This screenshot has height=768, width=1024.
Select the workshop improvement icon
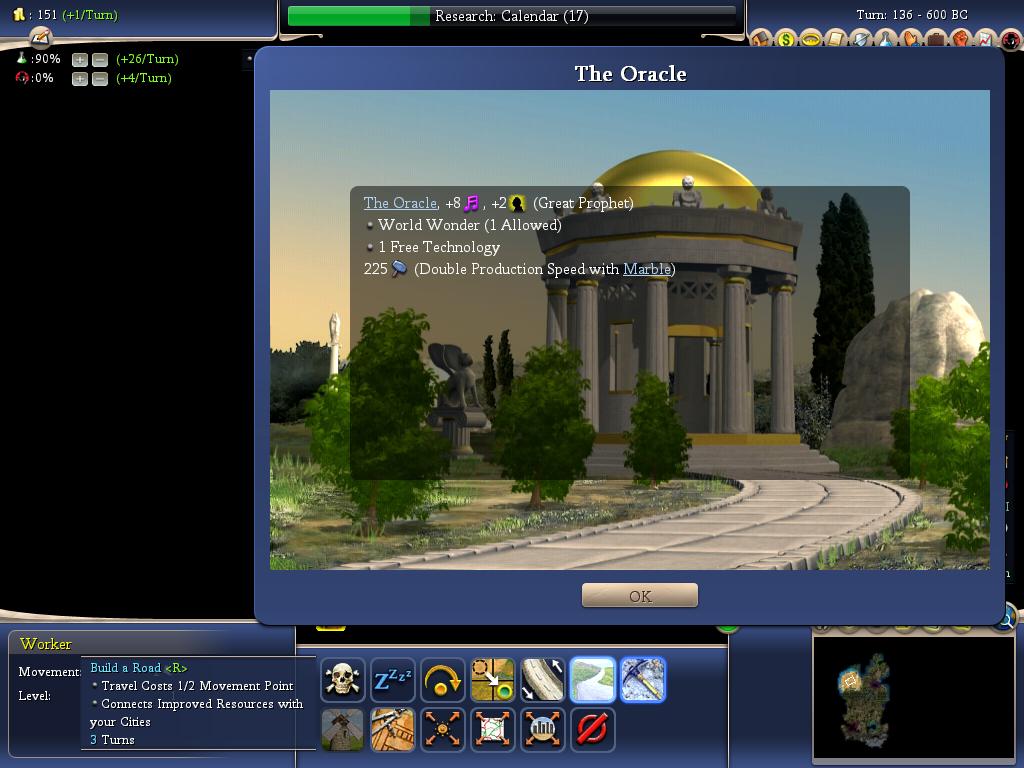[x=393, y=729]
